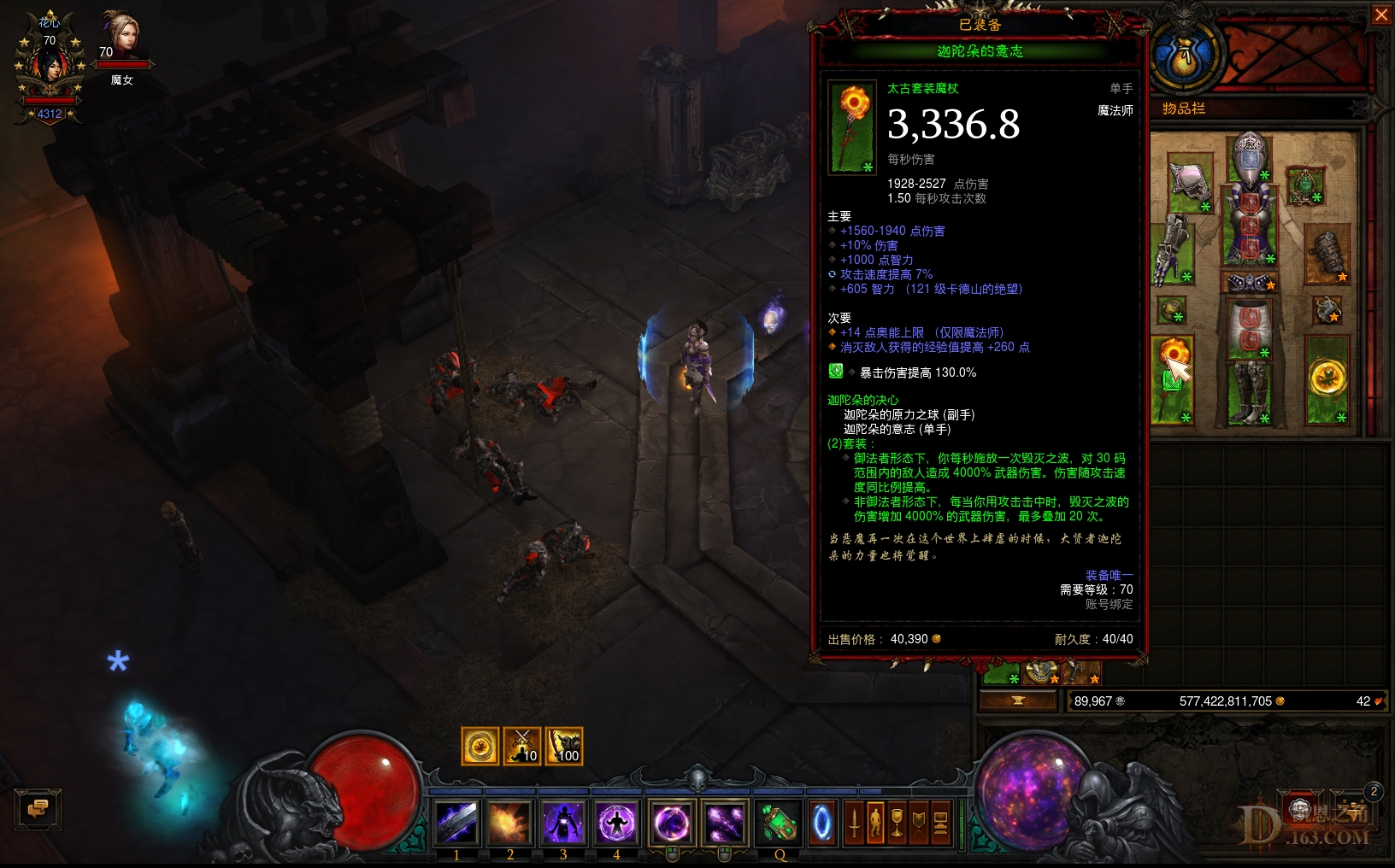Close the equipped item tooltip panel

(x=1383, y=15)
